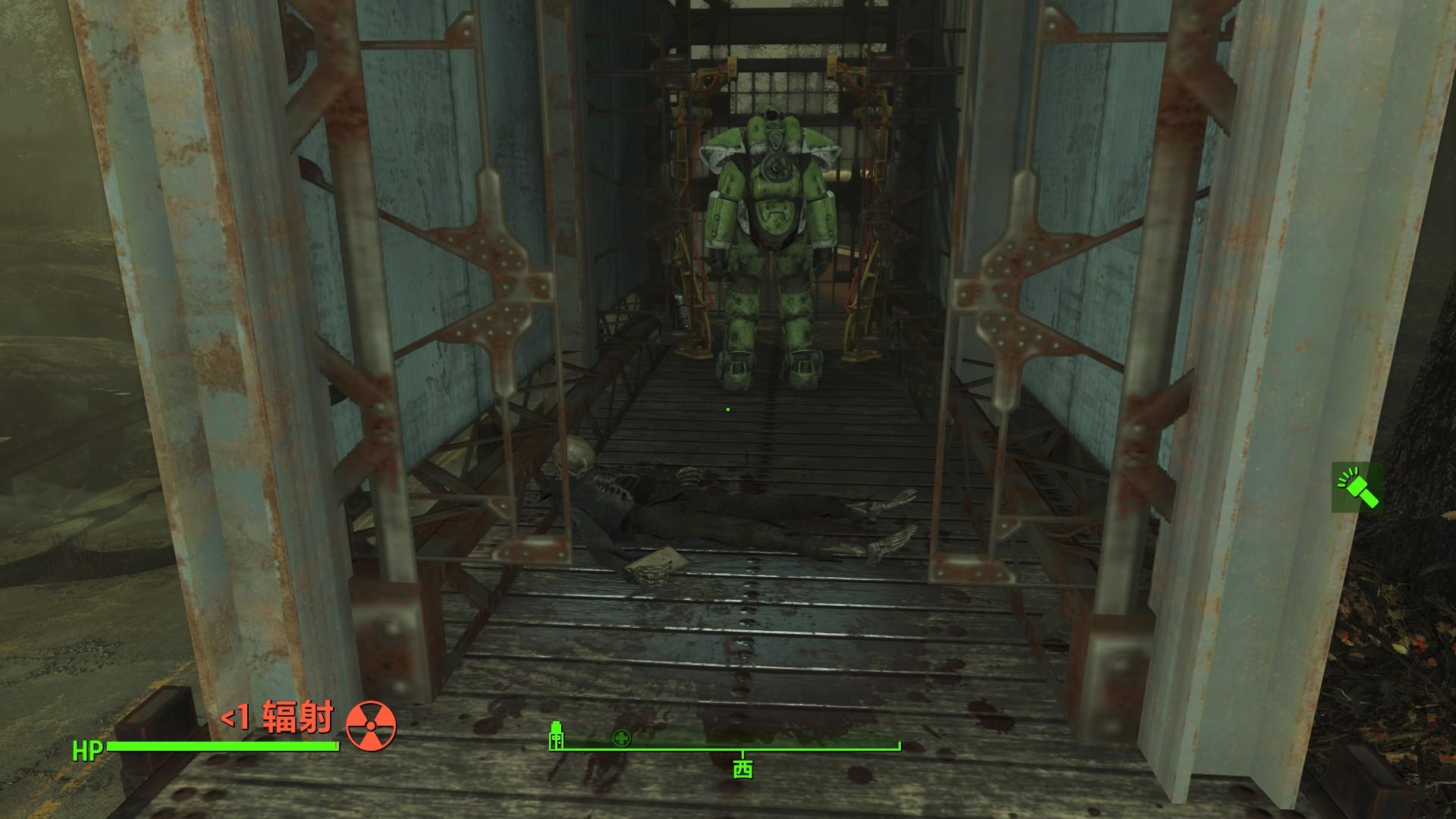
Task: Select the circled cross marker on compass
Action: point(622,739)
